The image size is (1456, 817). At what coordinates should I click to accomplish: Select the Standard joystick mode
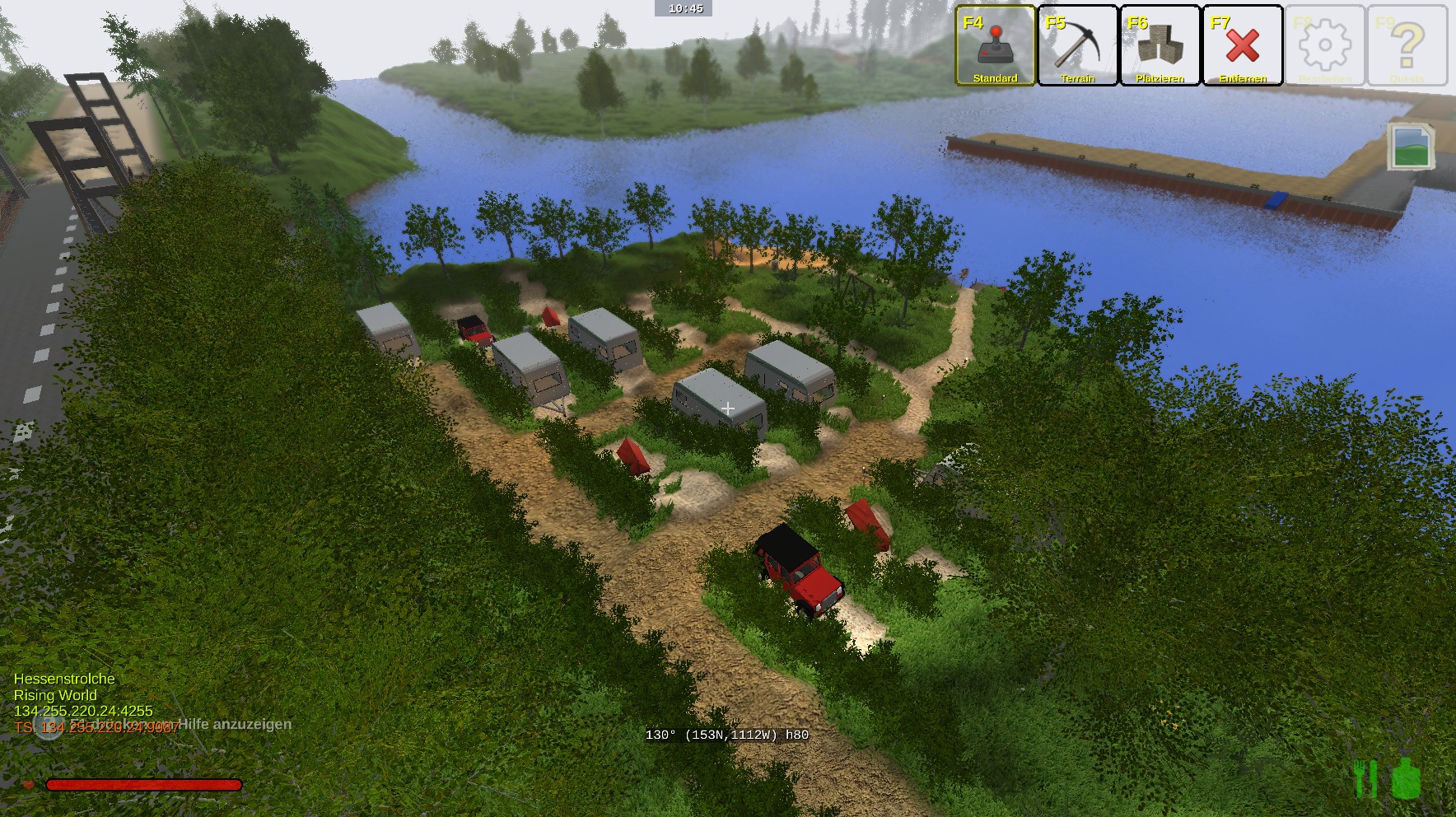996,45
